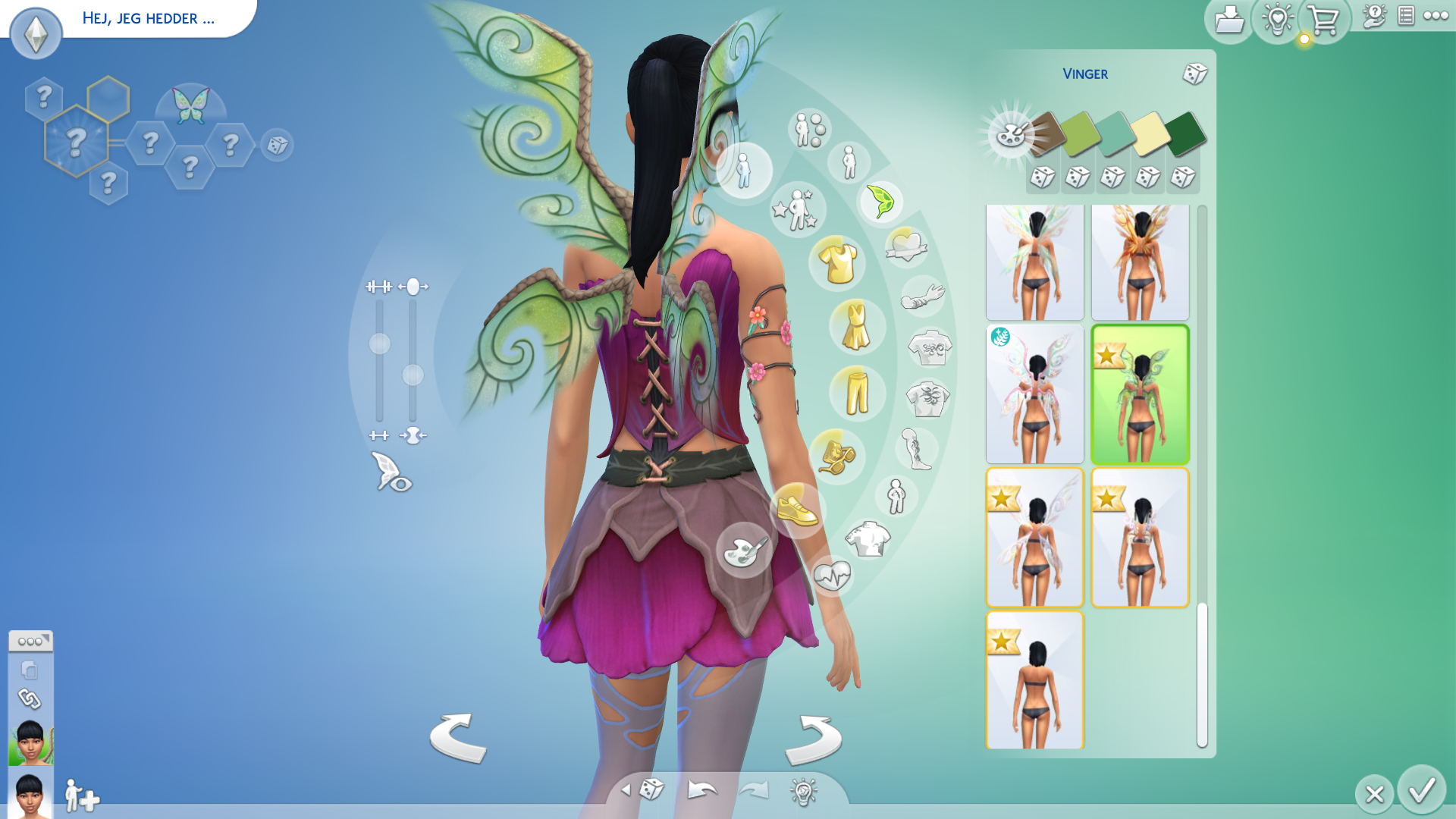Open the yellow shirt tops category
The image size is (1456, 819).
pos(837,263)
